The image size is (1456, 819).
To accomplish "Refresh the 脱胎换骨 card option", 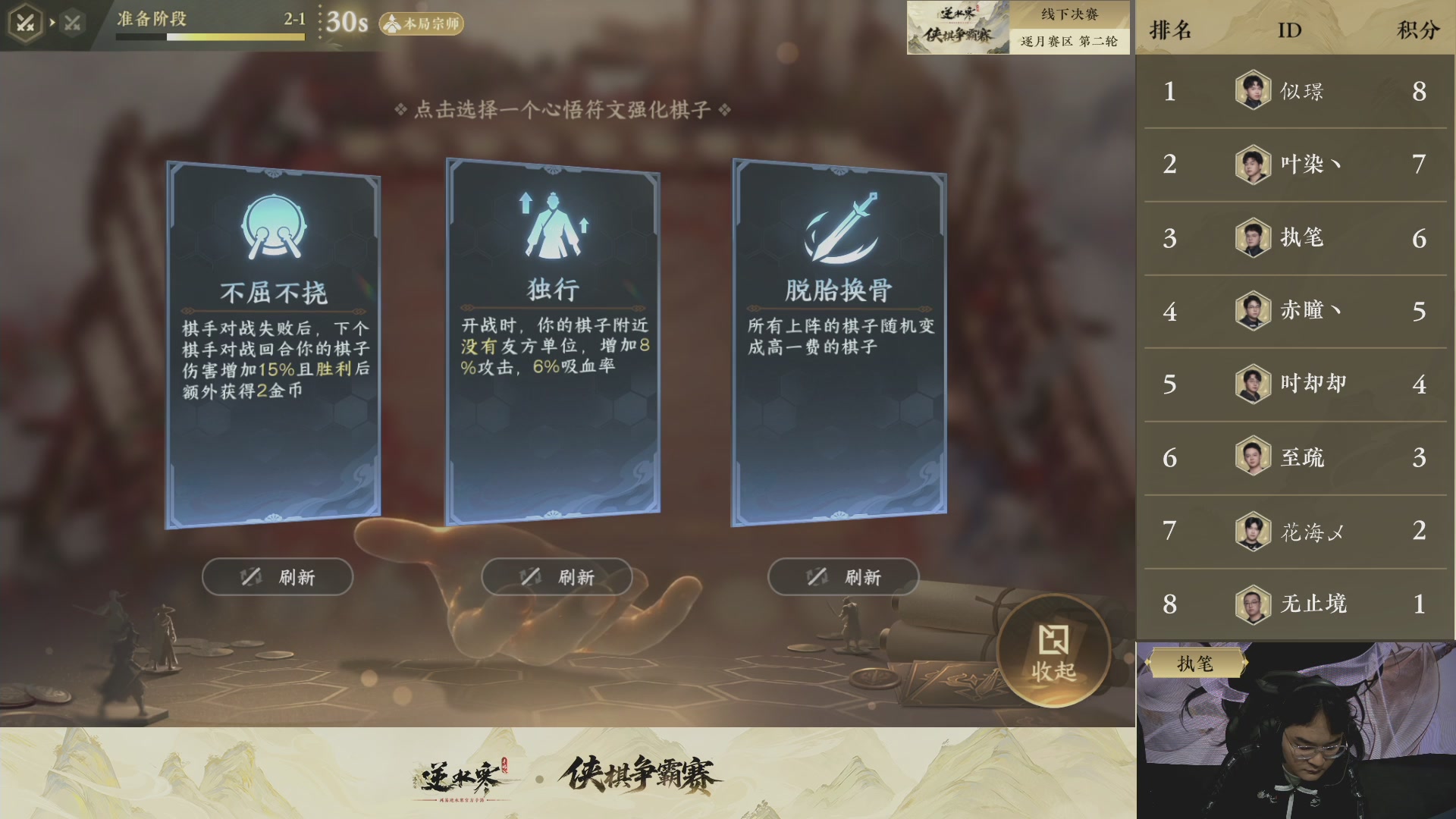I will tap(844, 576).
